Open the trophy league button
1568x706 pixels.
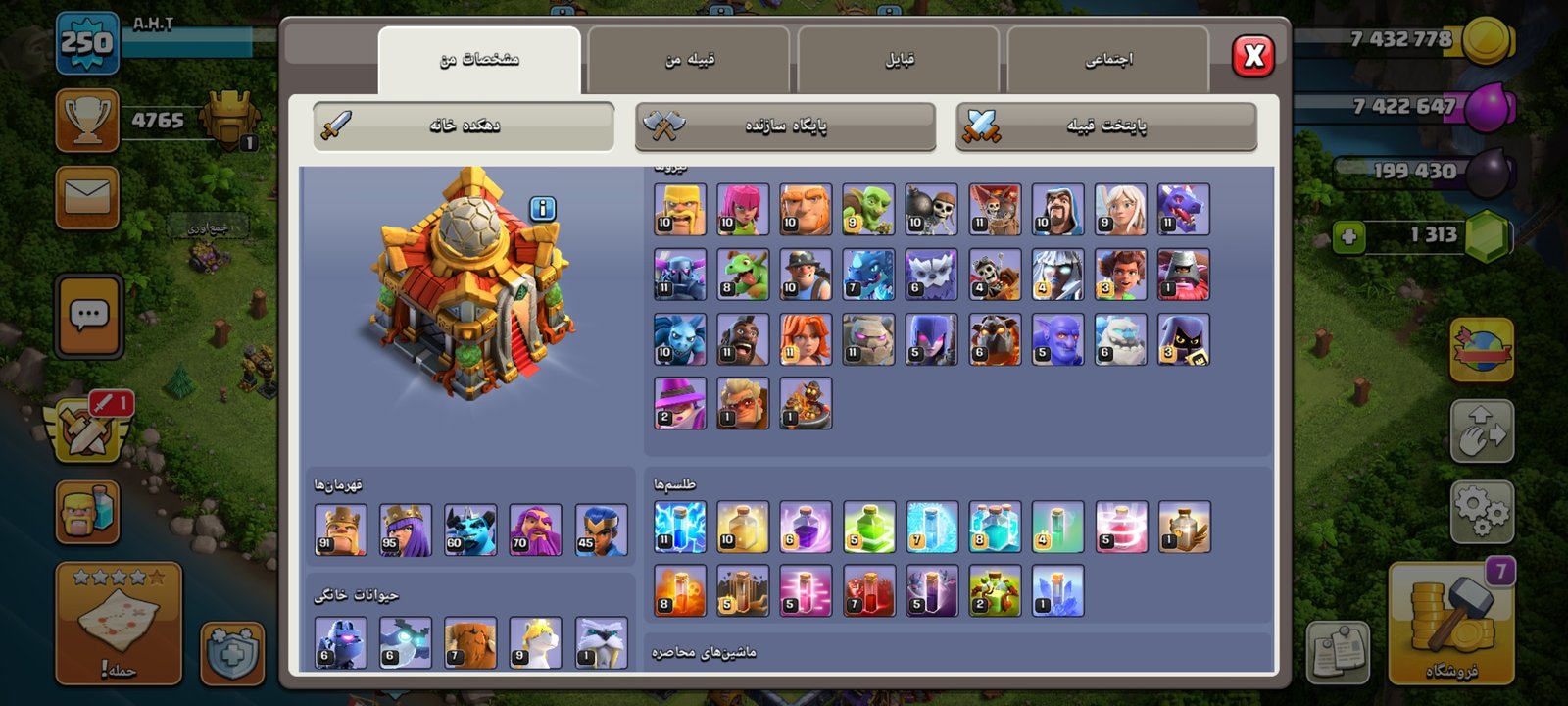[87, 121]
